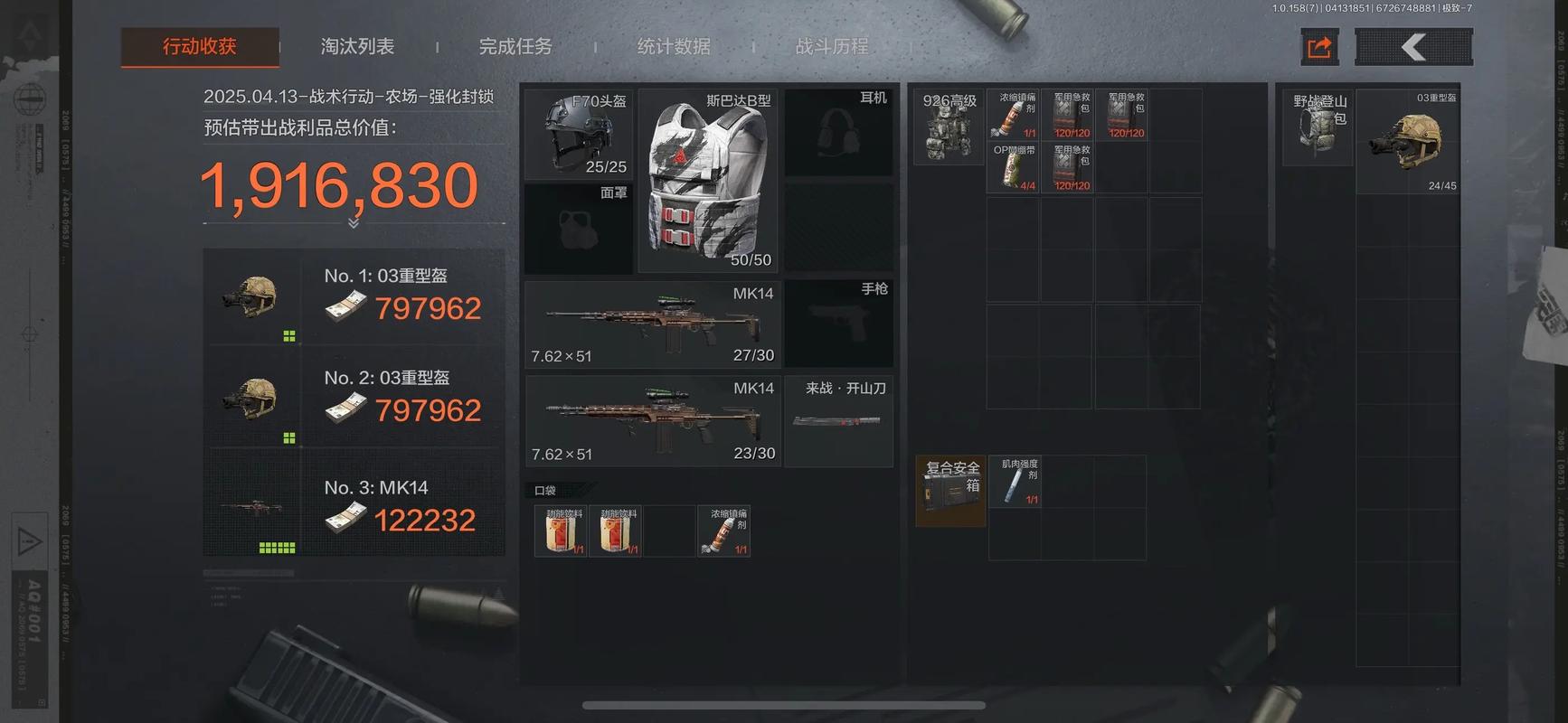
Task: Inspect the 斯巴达B型 armor vest
Action: (x=709, y=181)
